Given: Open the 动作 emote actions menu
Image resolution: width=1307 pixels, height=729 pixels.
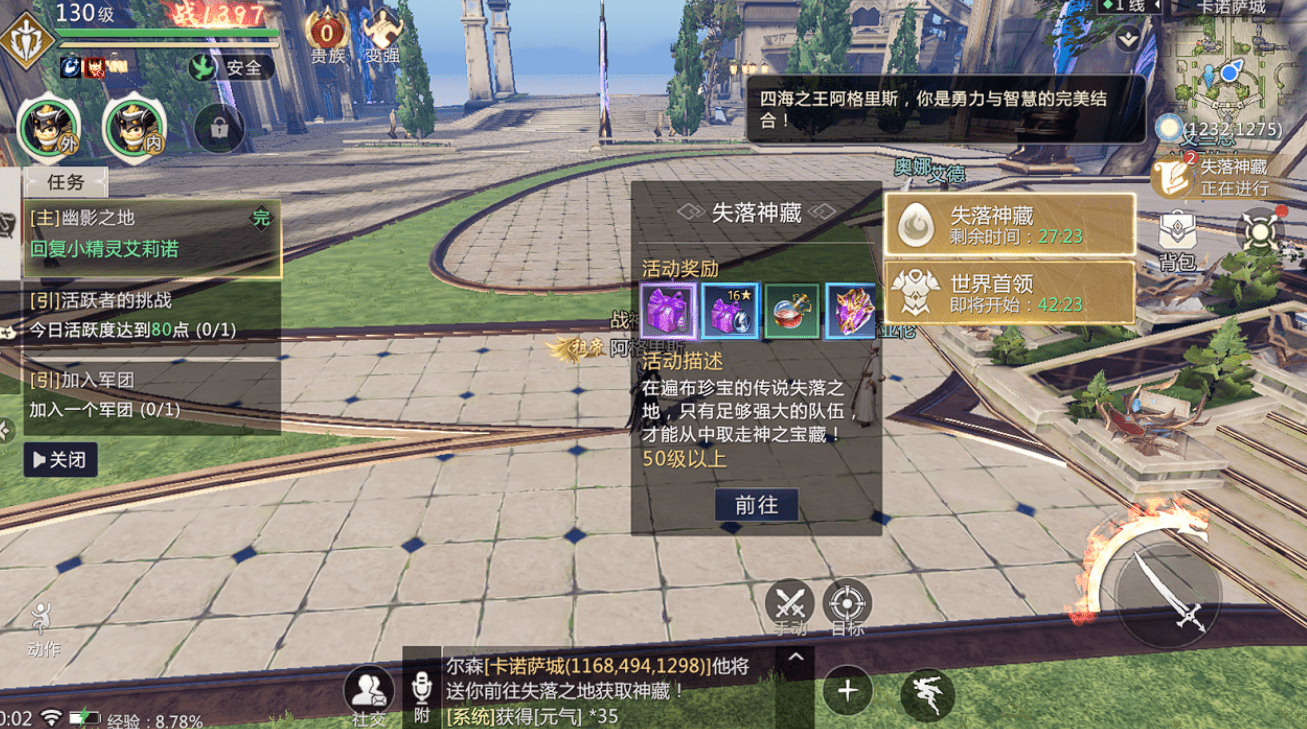Looking at the screenshot, I should (x=43, y=628).
